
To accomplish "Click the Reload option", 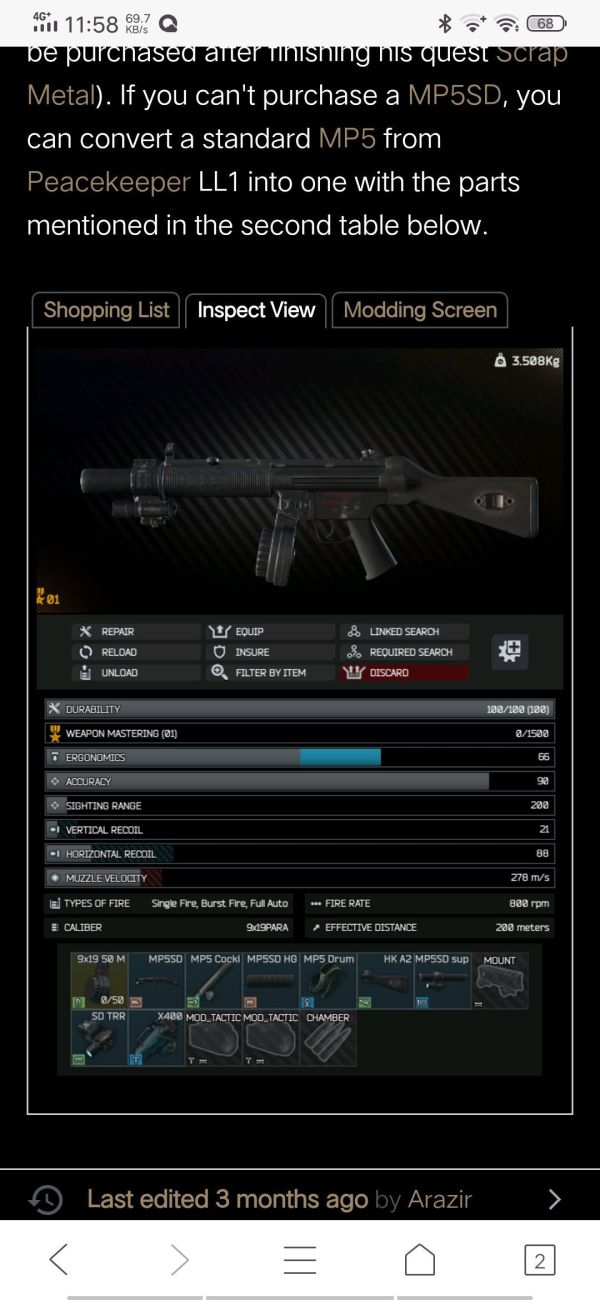I will click(x=109, y=652).
